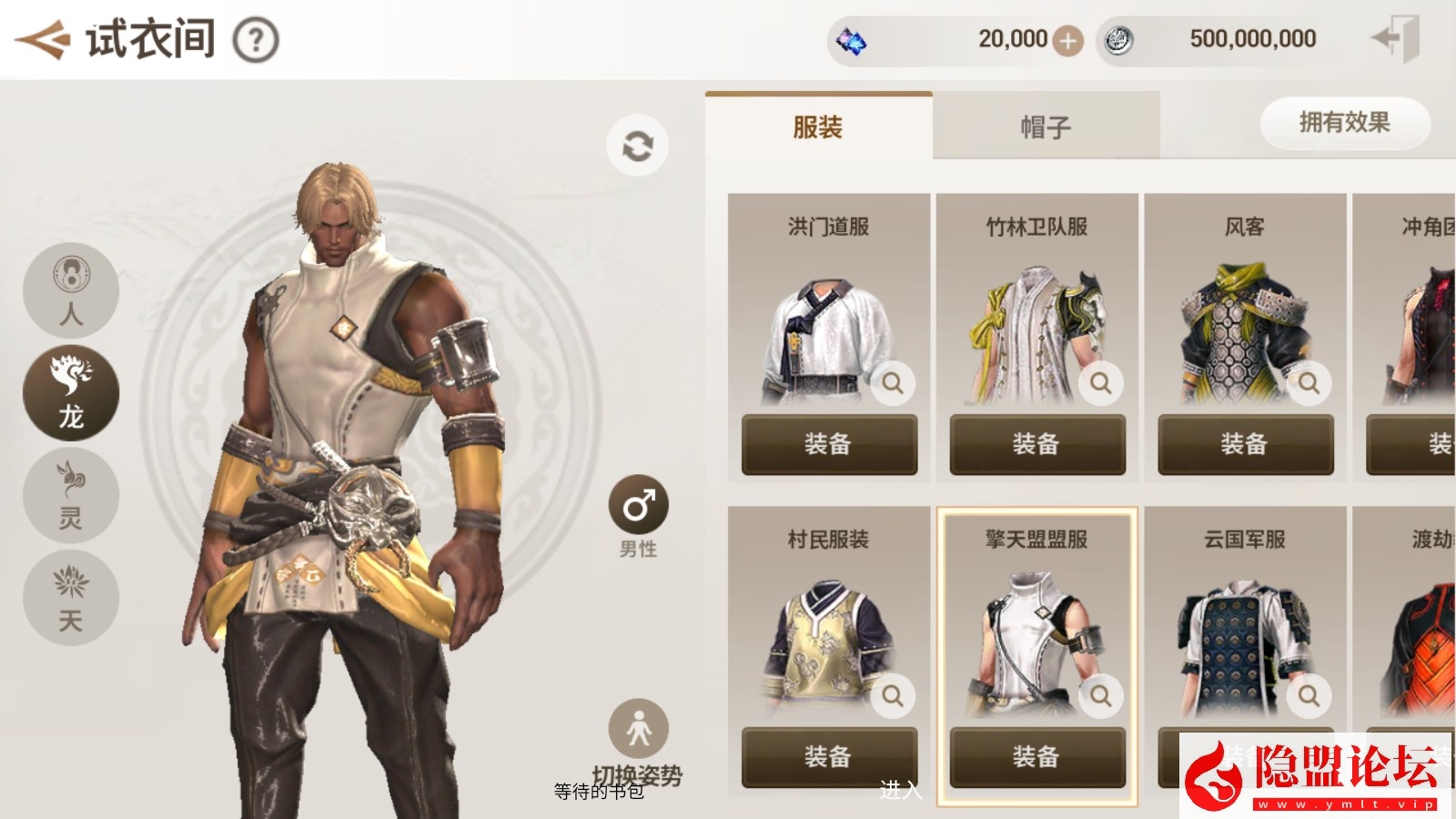Switch to the 服装 tab
This screenshot has height=819, width=1456.
coord(820,126)
